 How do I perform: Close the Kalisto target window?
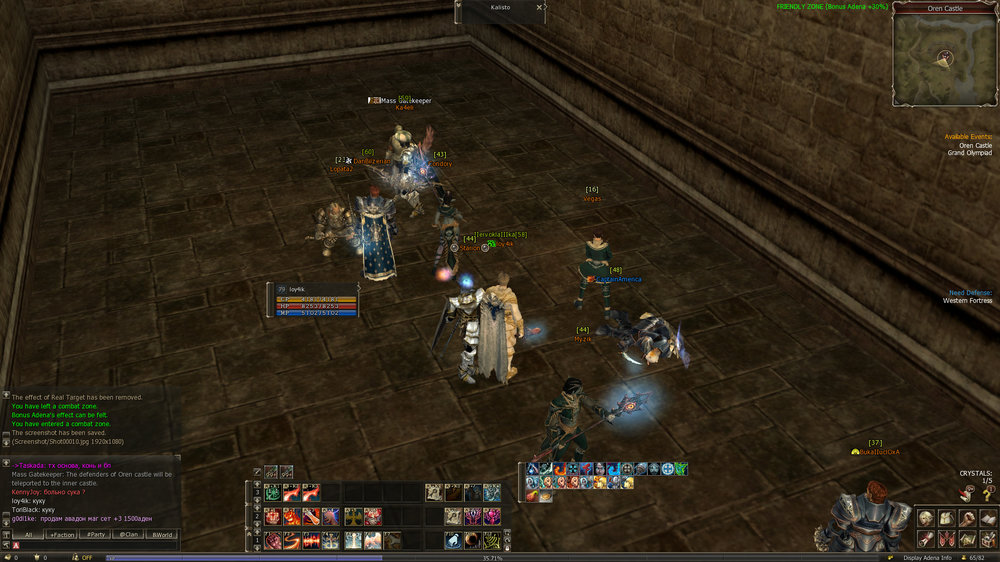pyautogui.click(x=540, y=7)
